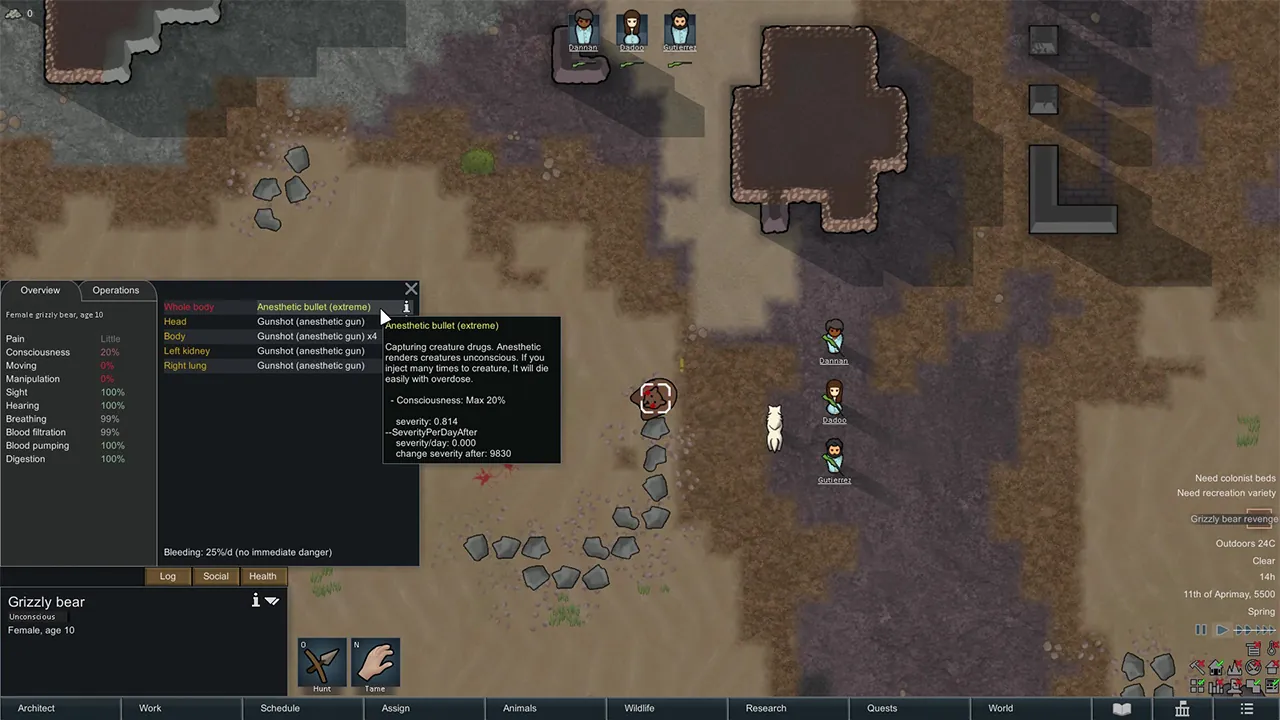
Task: Open the Social tab
Action: click(216, 576)
